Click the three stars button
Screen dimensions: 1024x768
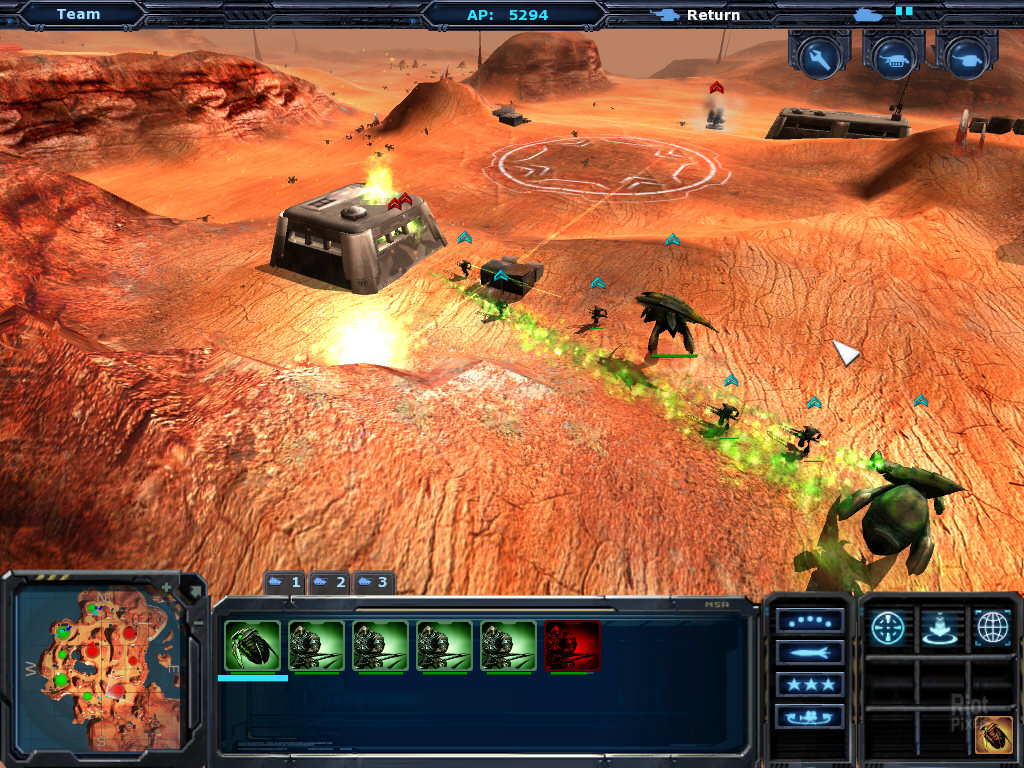point(809,685)
